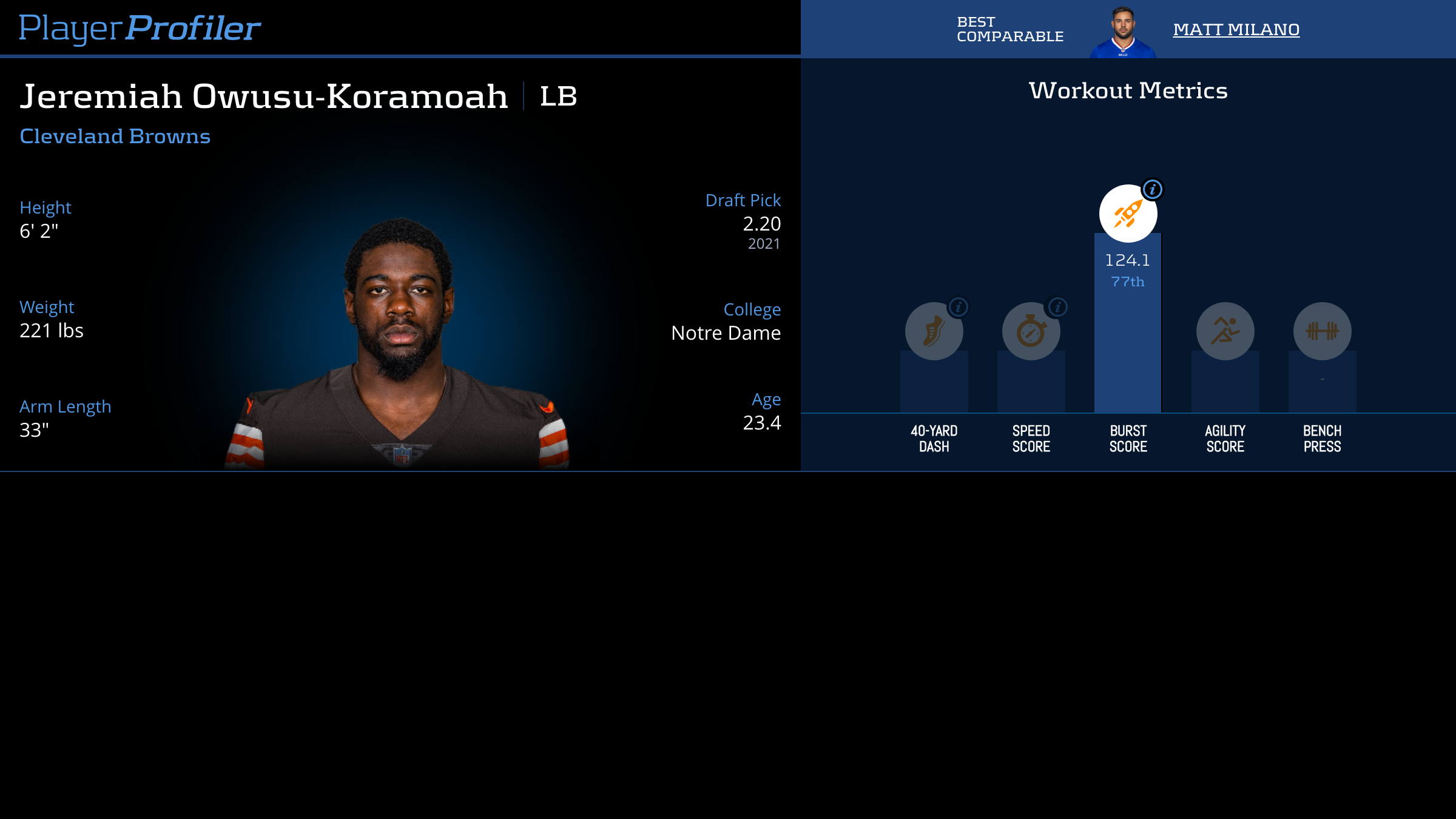The image size is (1456, 819).
Task: Open the Cleveland Browns team link
Action: (x=115, y=136)
